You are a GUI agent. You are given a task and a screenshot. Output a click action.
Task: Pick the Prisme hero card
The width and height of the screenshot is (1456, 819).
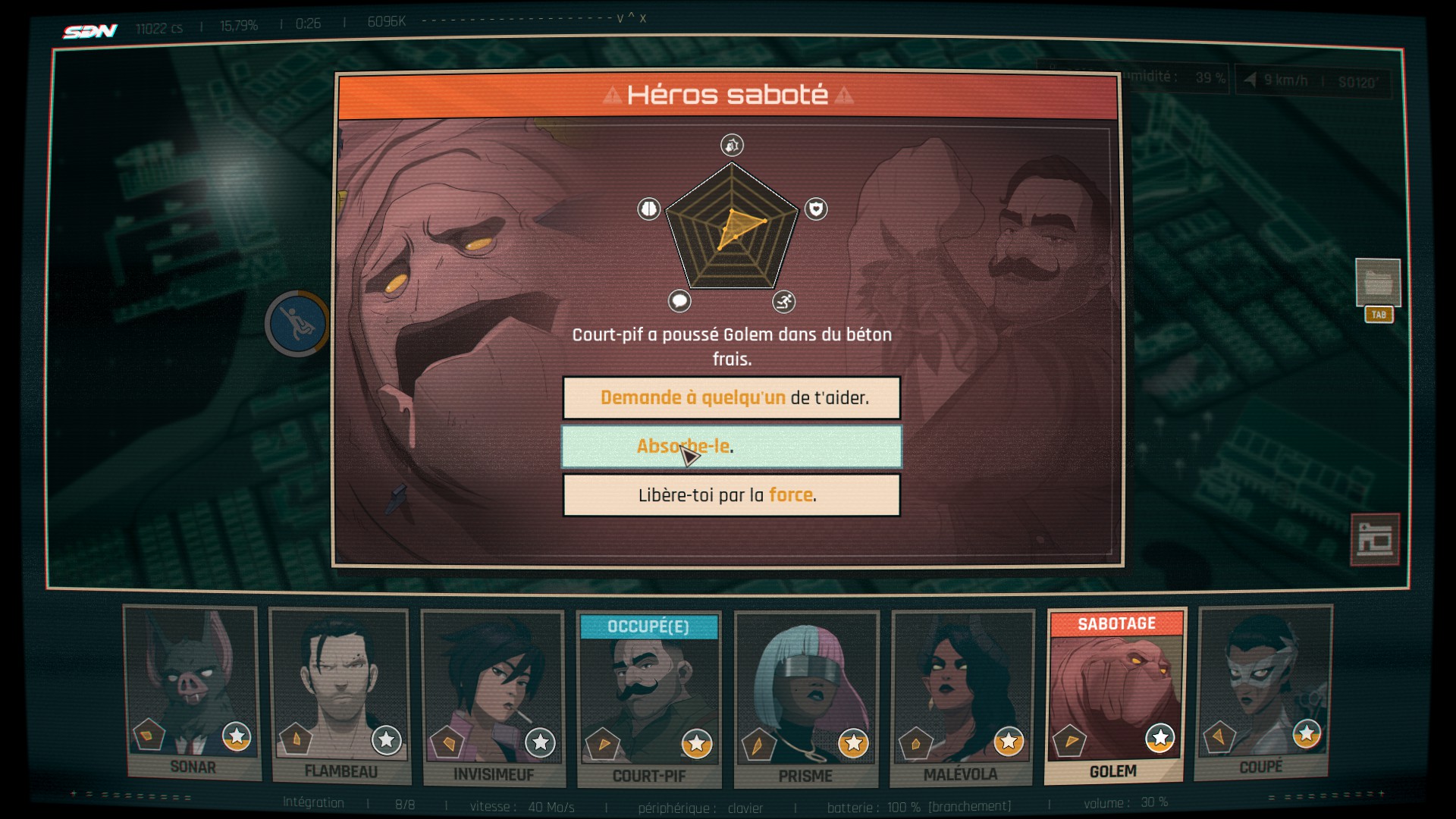tap(805, 699)
